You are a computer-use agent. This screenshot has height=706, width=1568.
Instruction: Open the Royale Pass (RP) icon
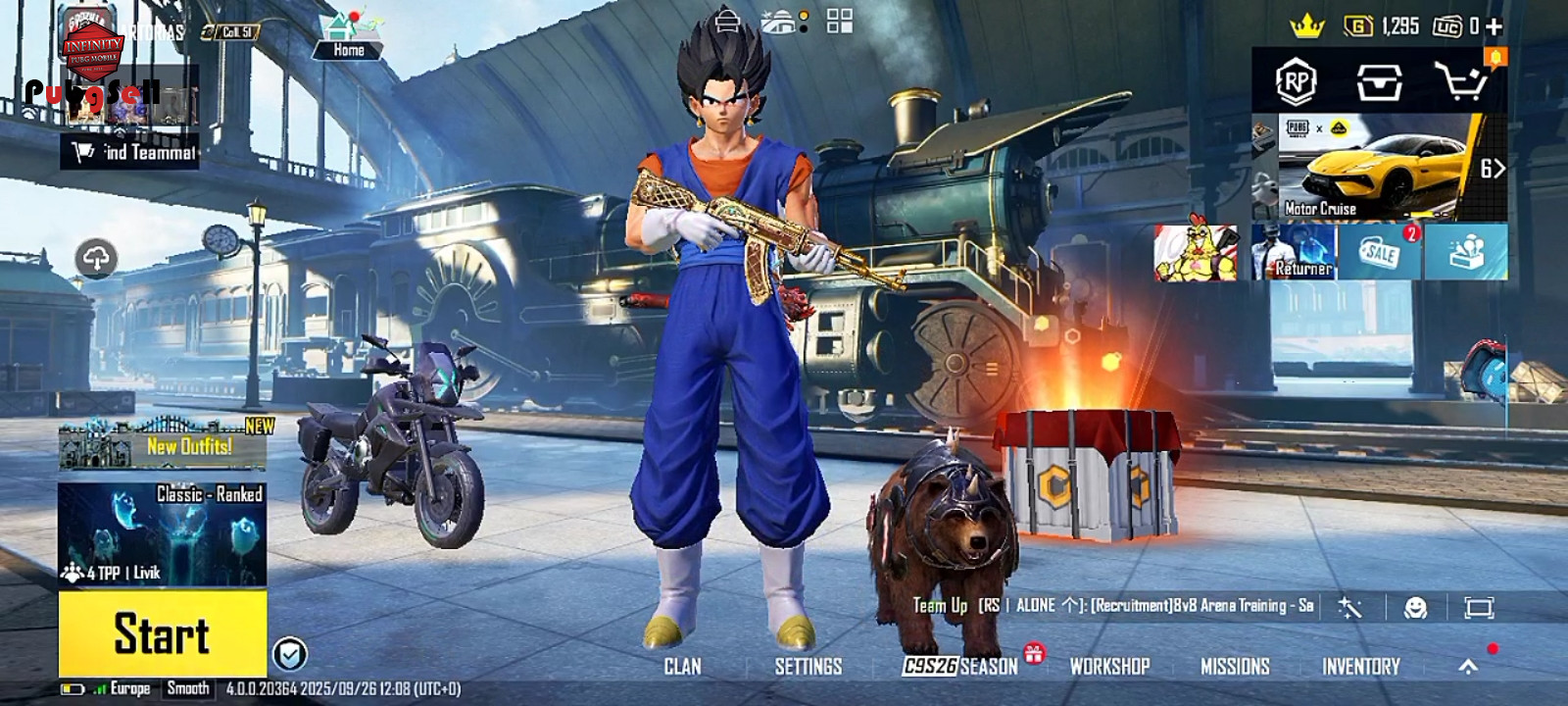tap(1296, 82)
